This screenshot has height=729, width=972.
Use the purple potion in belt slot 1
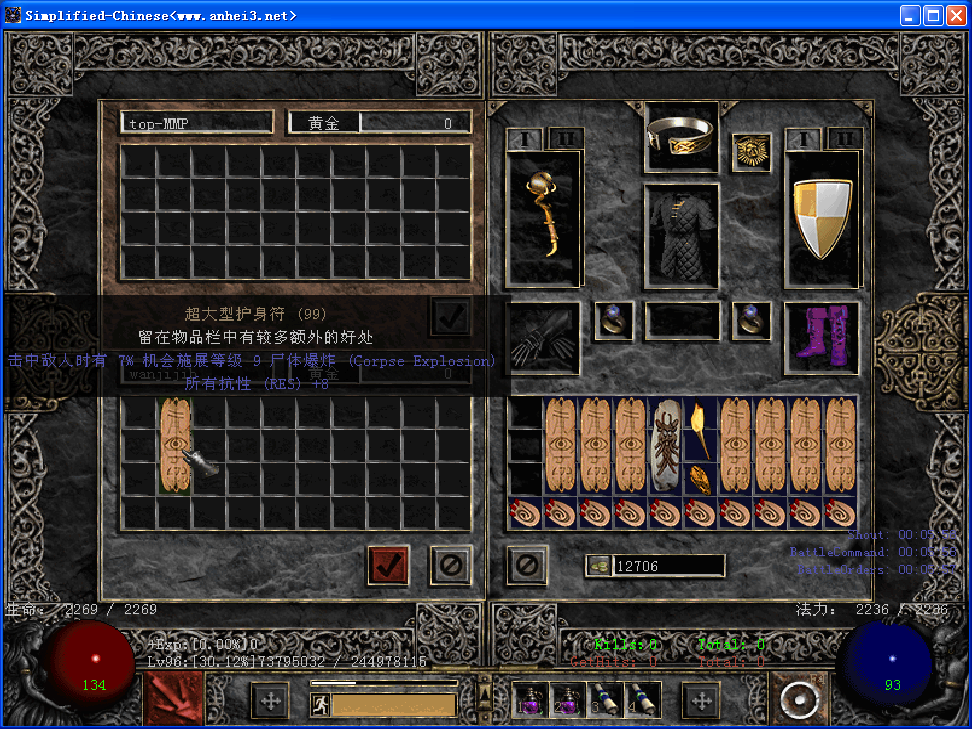pos(529,700)
